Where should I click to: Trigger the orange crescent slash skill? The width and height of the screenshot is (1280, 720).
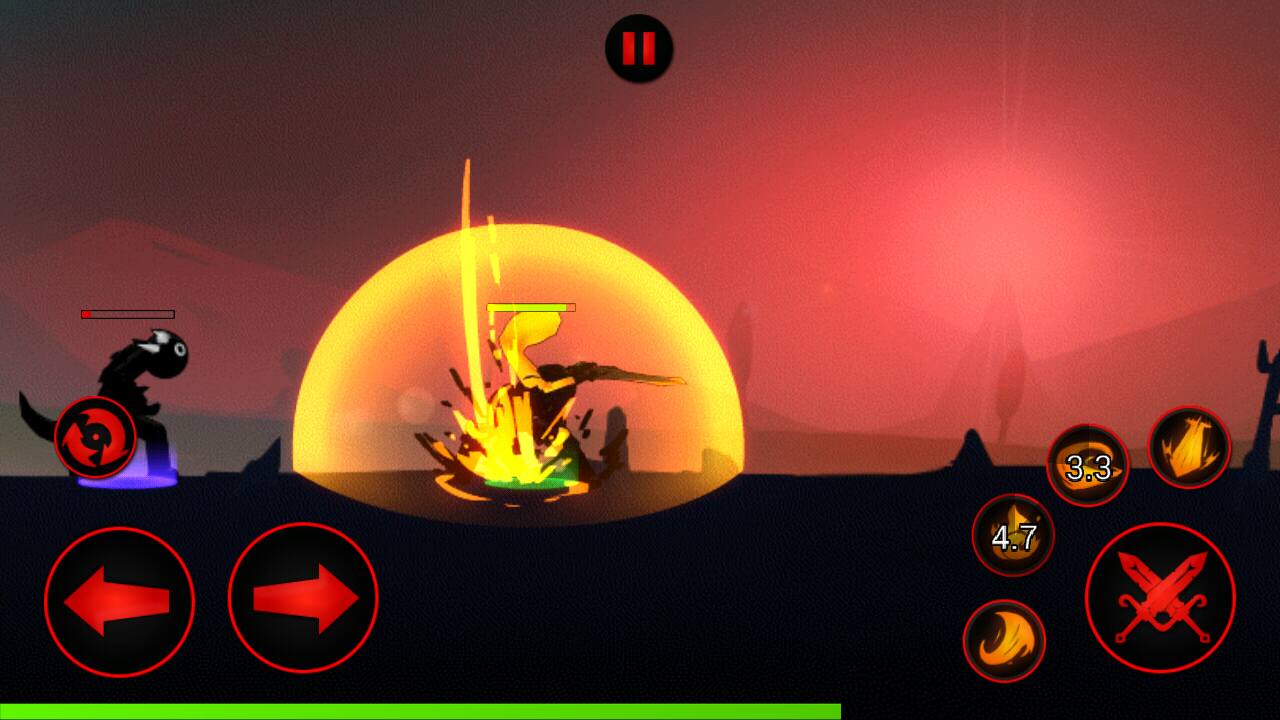coord(1004,641)
